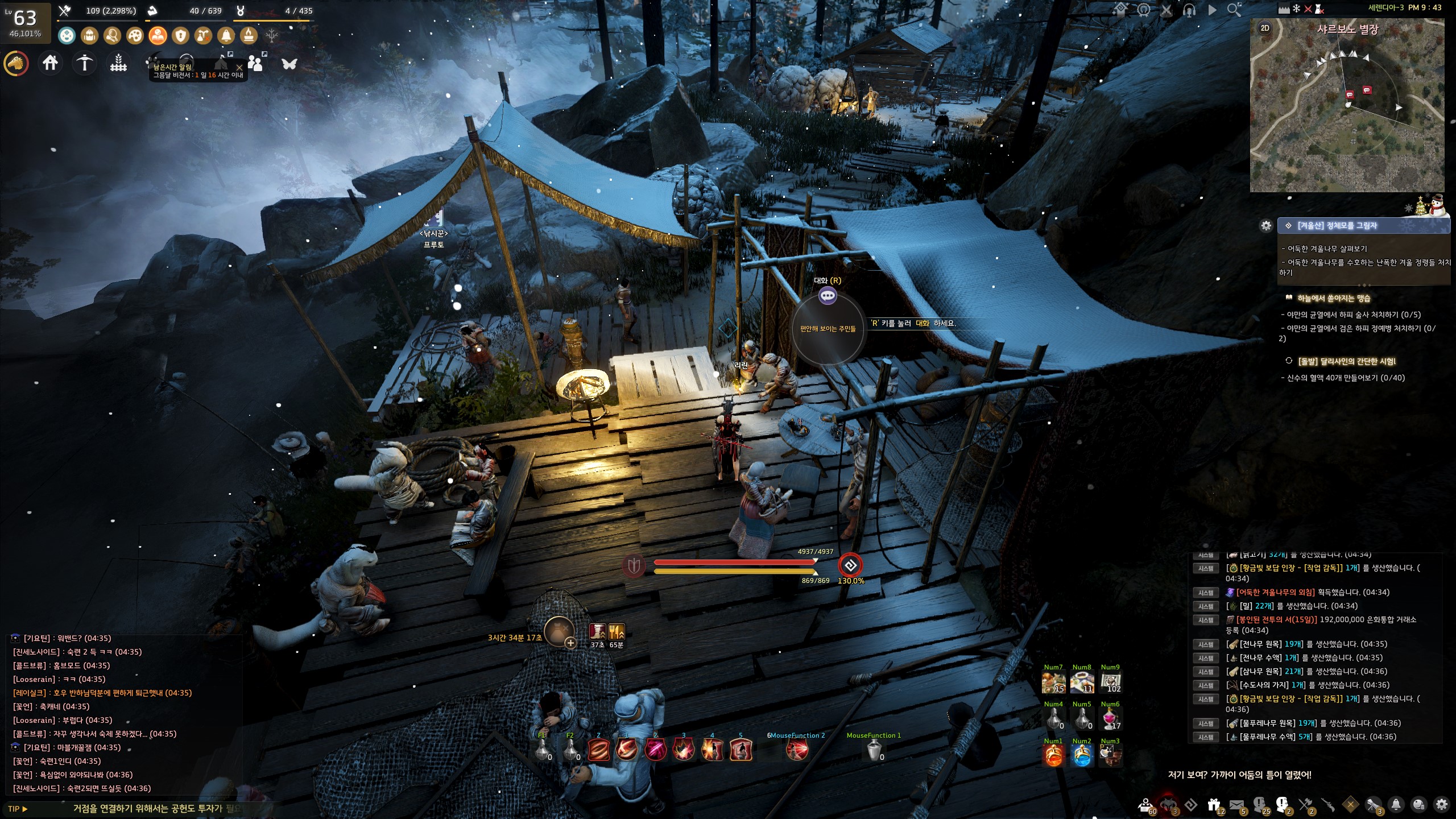Click the white butterfly icon
The width and height of the screenshot is (1456, 819).
(289, 63)
